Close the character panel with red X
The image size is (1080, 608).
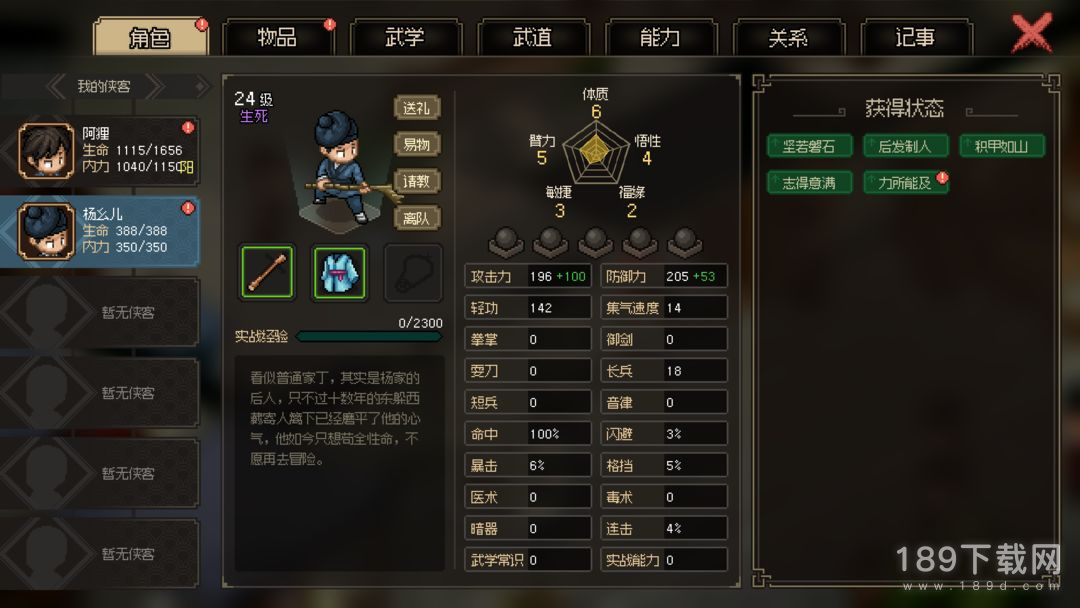[x=1032, y=33]
